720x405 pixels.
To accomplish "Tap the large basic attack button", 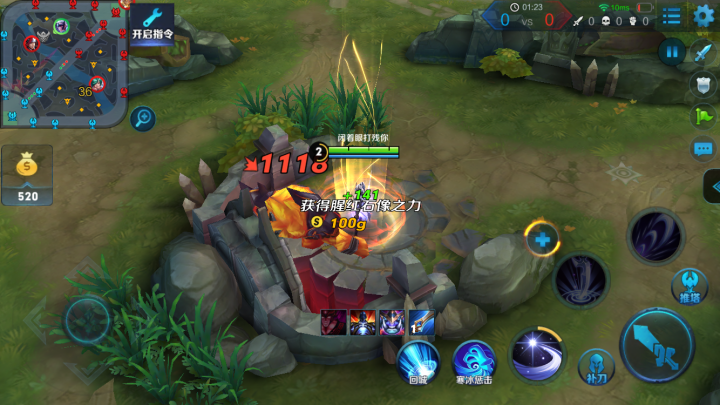I will (x=656, y=344).
